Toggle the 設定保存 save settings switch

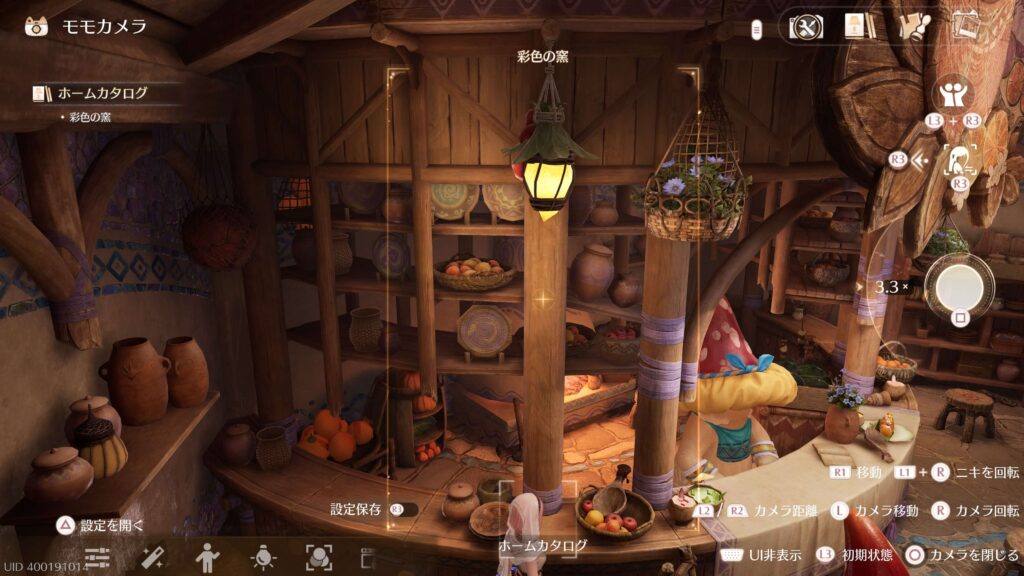coord(403,509)
